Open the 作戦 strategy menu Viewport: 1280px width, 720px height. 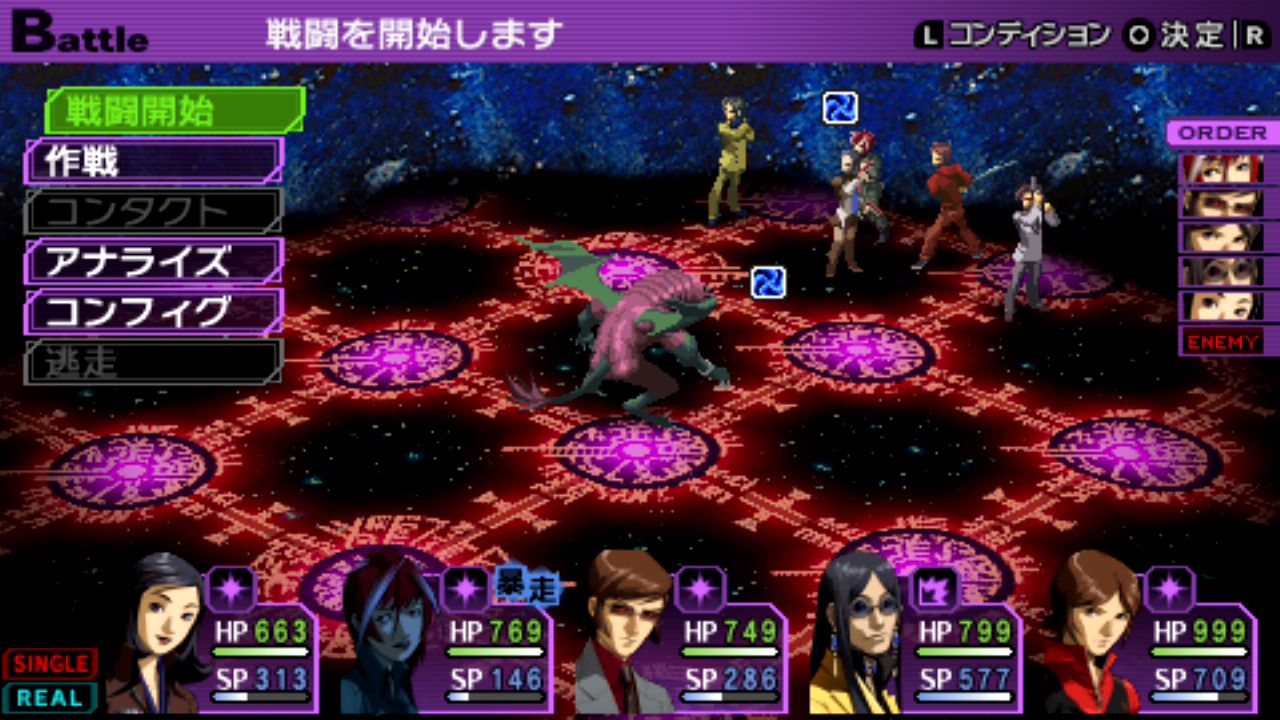pos(155,161)
